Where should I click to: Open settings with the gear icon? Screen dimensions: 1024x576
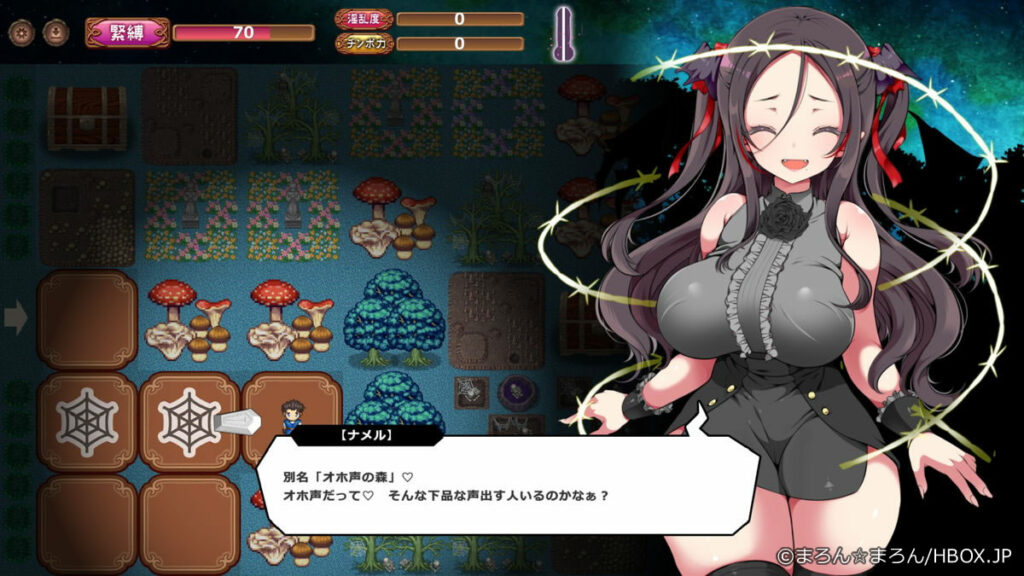coord(21,32)
